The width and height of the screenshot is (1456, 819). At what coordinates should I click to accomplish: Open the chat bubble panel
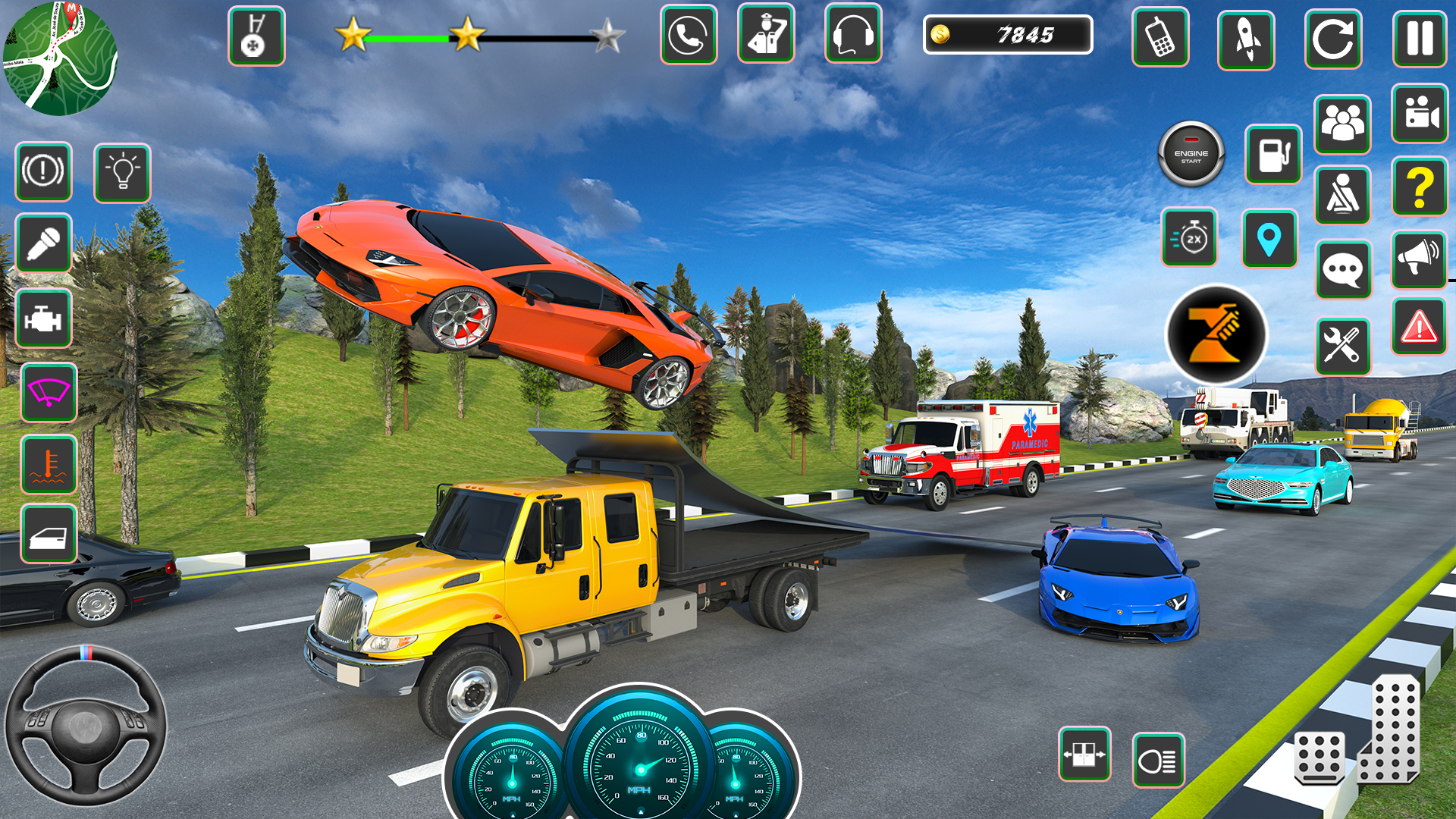[x=1343, y=269]
